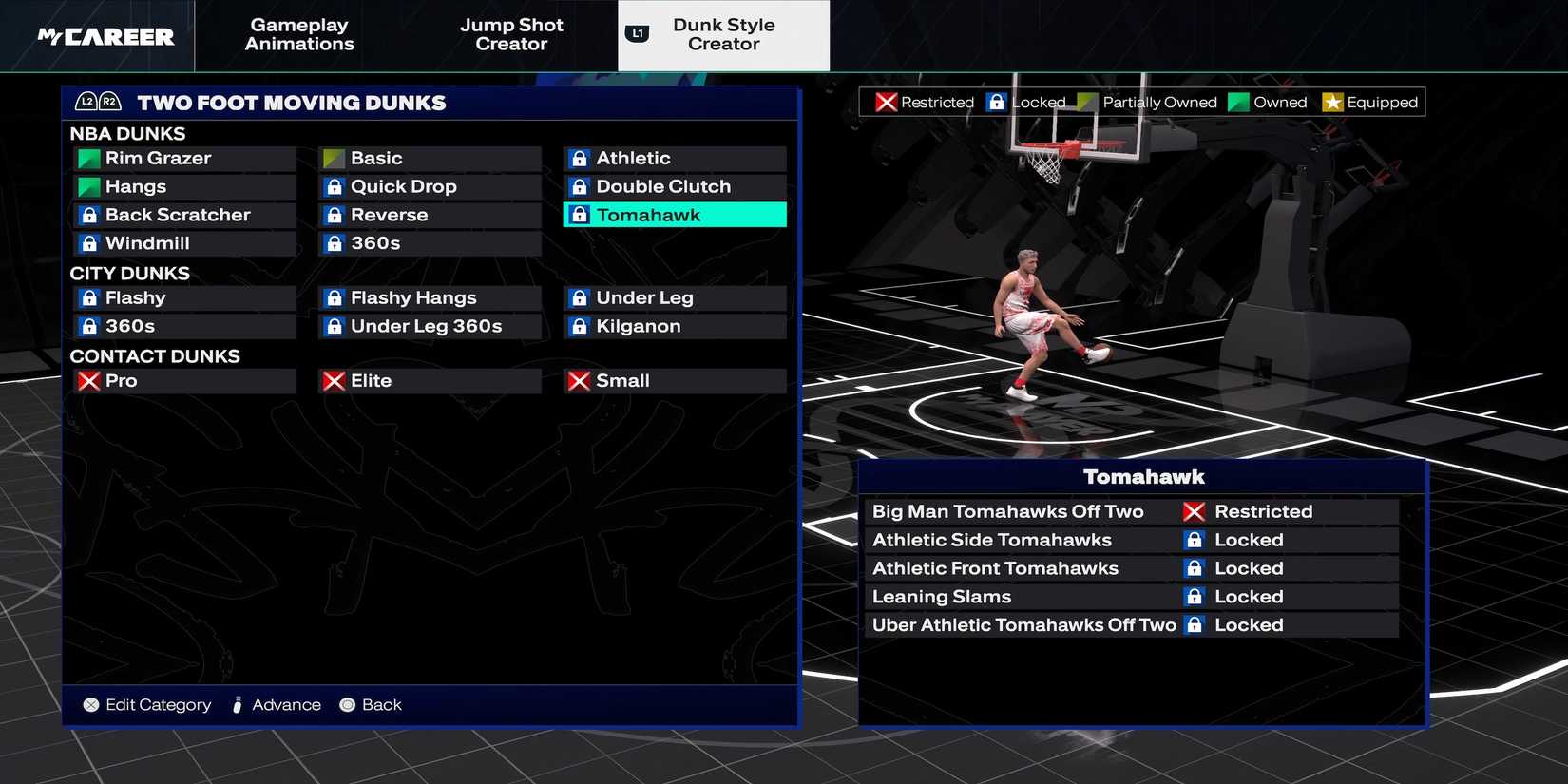1568x784 pixels.
Task: Click the Restricted red X icon in the legend
Action: [886, 102]
